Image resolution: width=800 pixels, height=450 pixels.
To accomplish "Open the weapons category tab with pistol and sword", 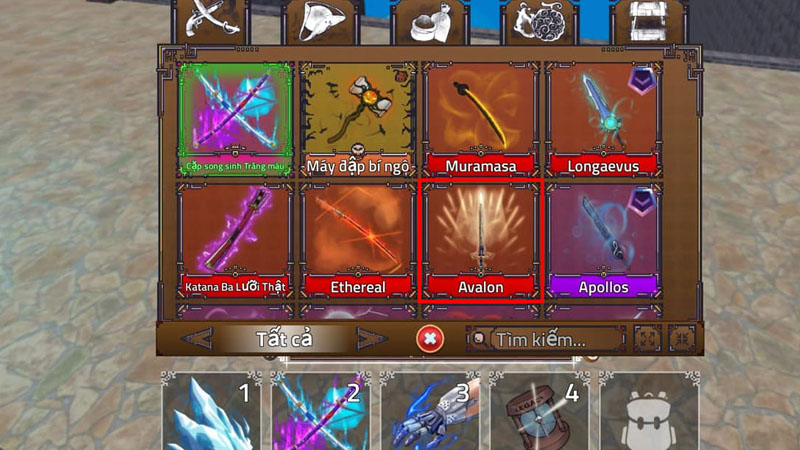I will point(209,20).
